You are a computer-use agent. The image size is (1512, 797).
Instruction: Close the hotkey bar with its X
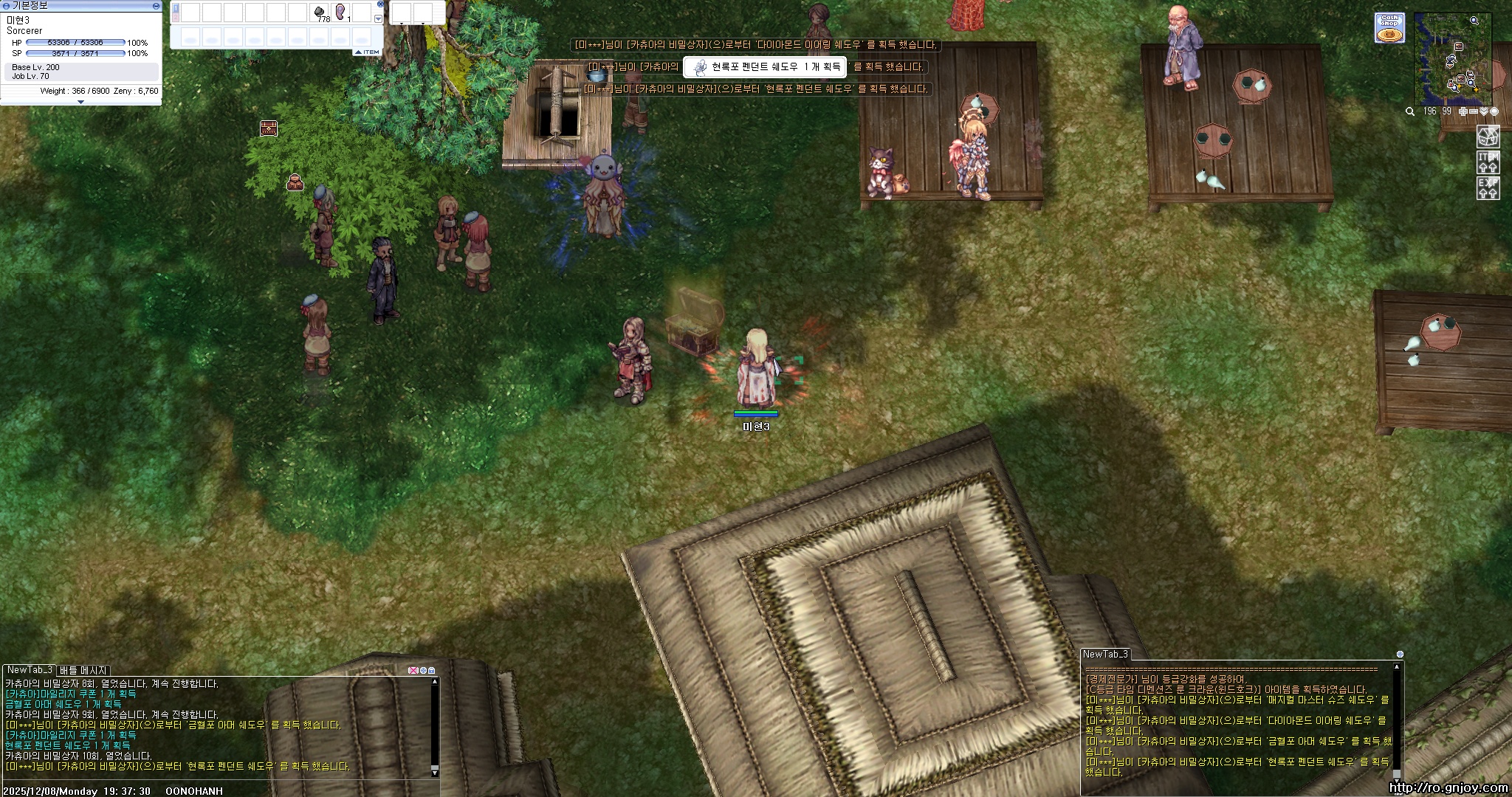381,4
